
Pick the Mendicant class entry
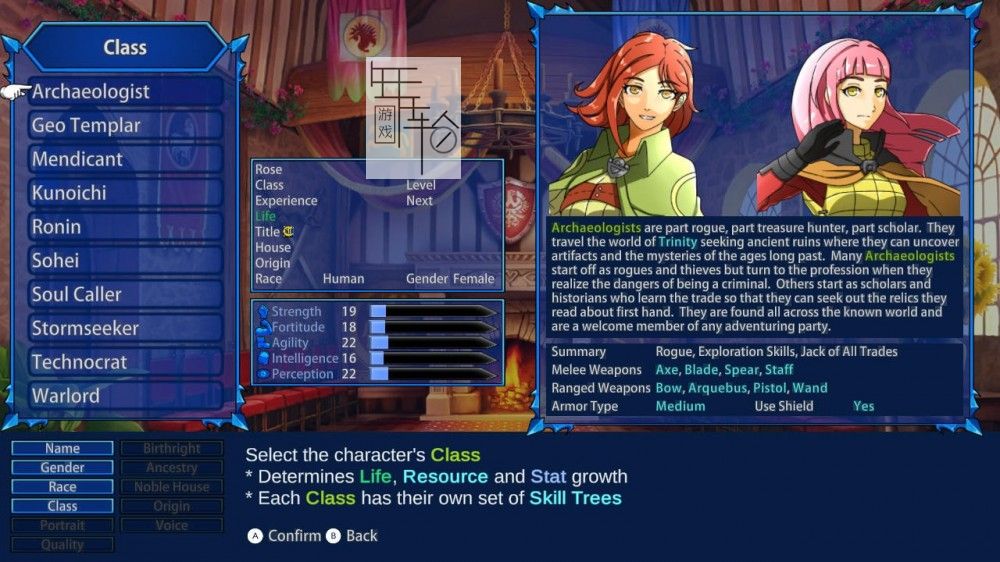125,160
